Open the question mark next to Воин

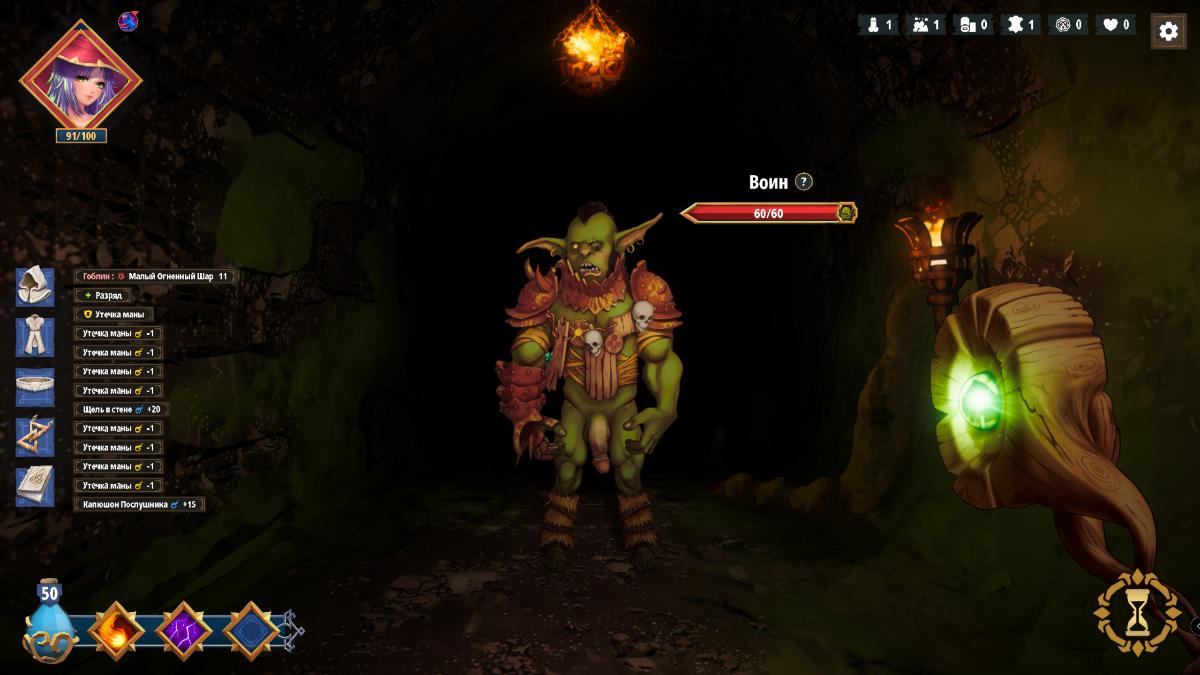tap(804, 182)
